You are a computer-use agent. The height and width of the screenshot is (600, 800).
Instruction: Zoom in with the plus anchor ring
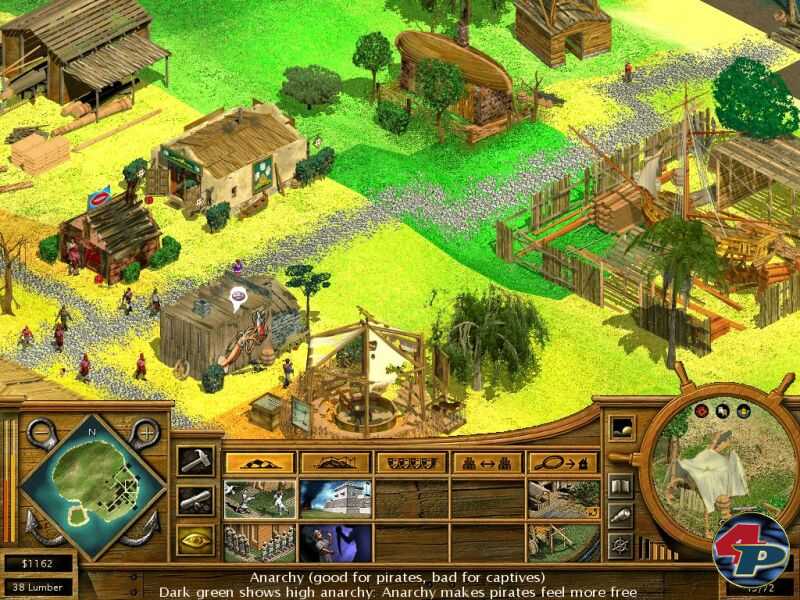pos(147,433)
